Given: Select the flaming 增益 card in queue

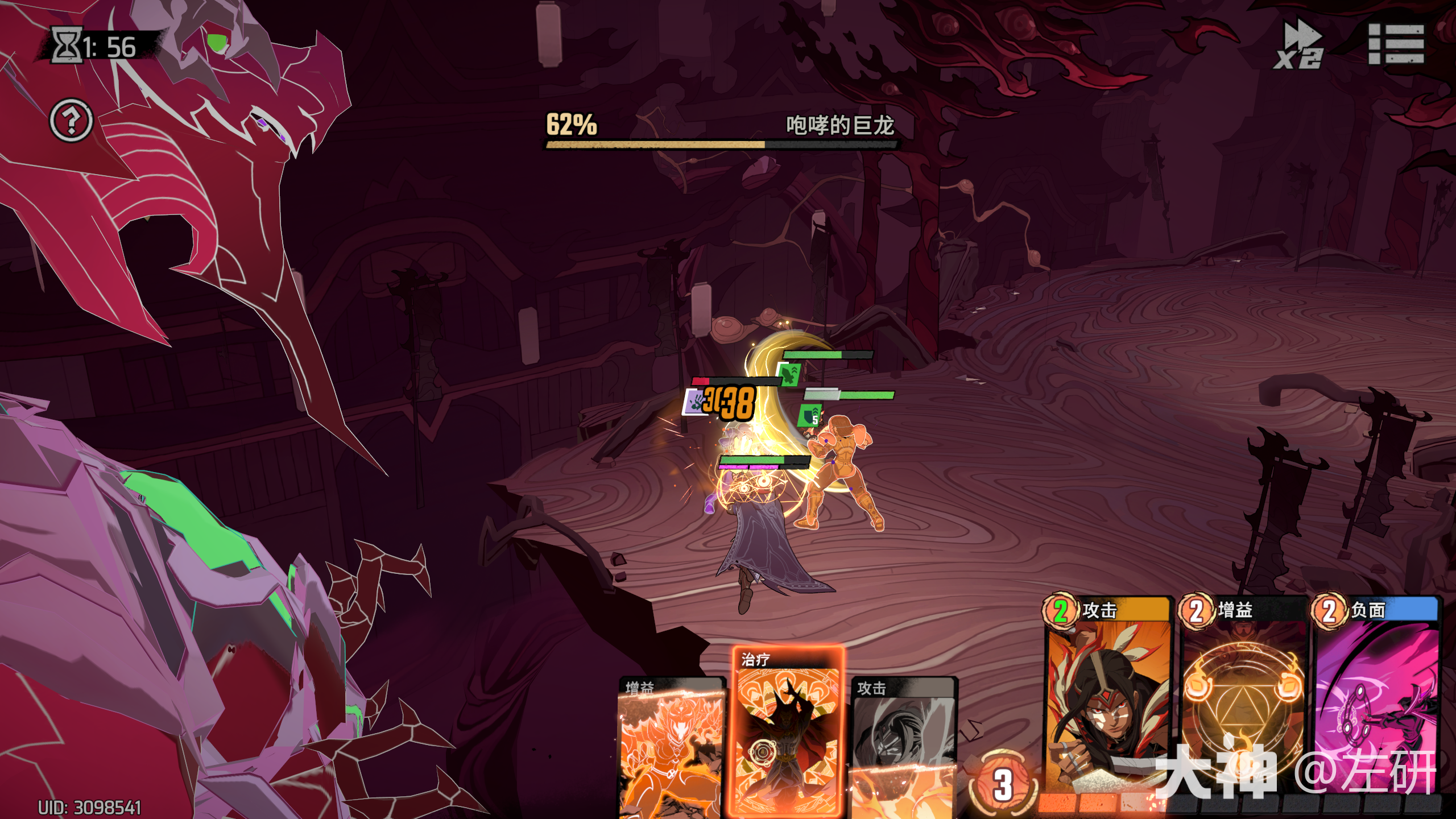Looking at the screenshot, I should pos(671,748).
